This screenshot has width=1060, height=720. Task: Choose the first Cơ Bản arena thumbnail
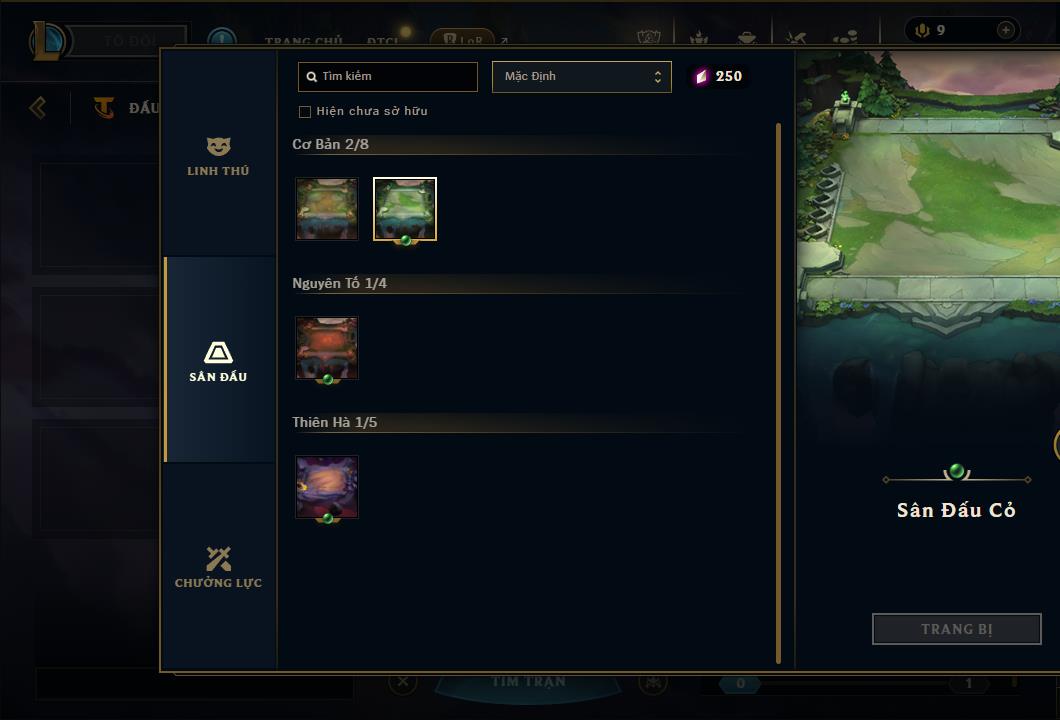[x=327, y=209]
